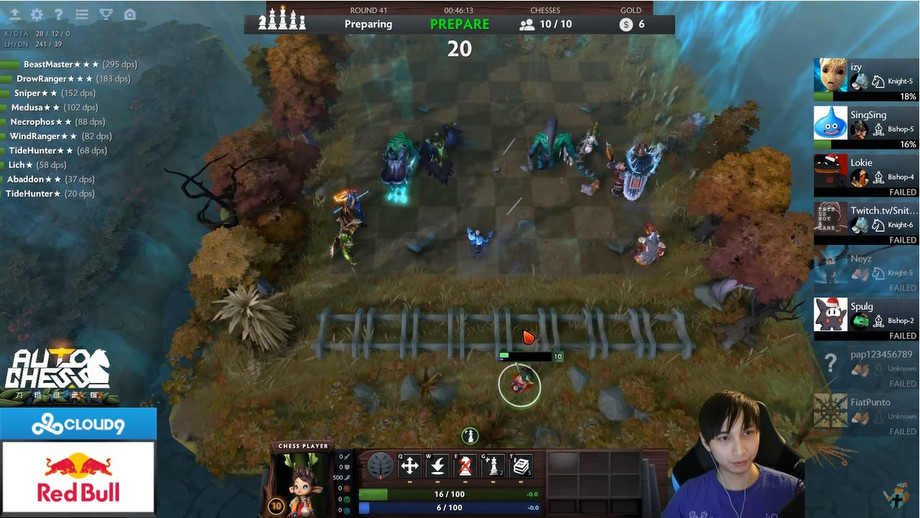Use the remove chess piece ability

coord(465,466)
